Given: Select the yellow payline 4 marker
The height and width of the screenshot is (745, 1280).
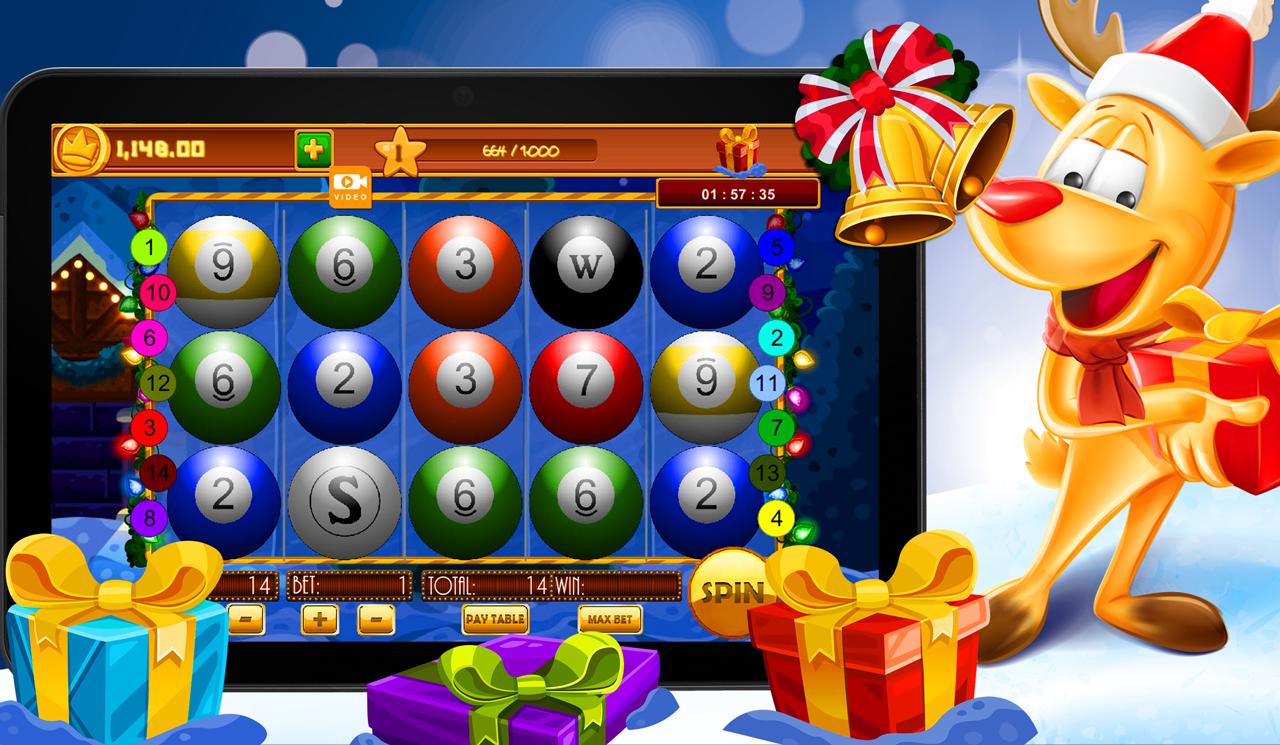Looking at the screenshot, I should click(777, 517).
